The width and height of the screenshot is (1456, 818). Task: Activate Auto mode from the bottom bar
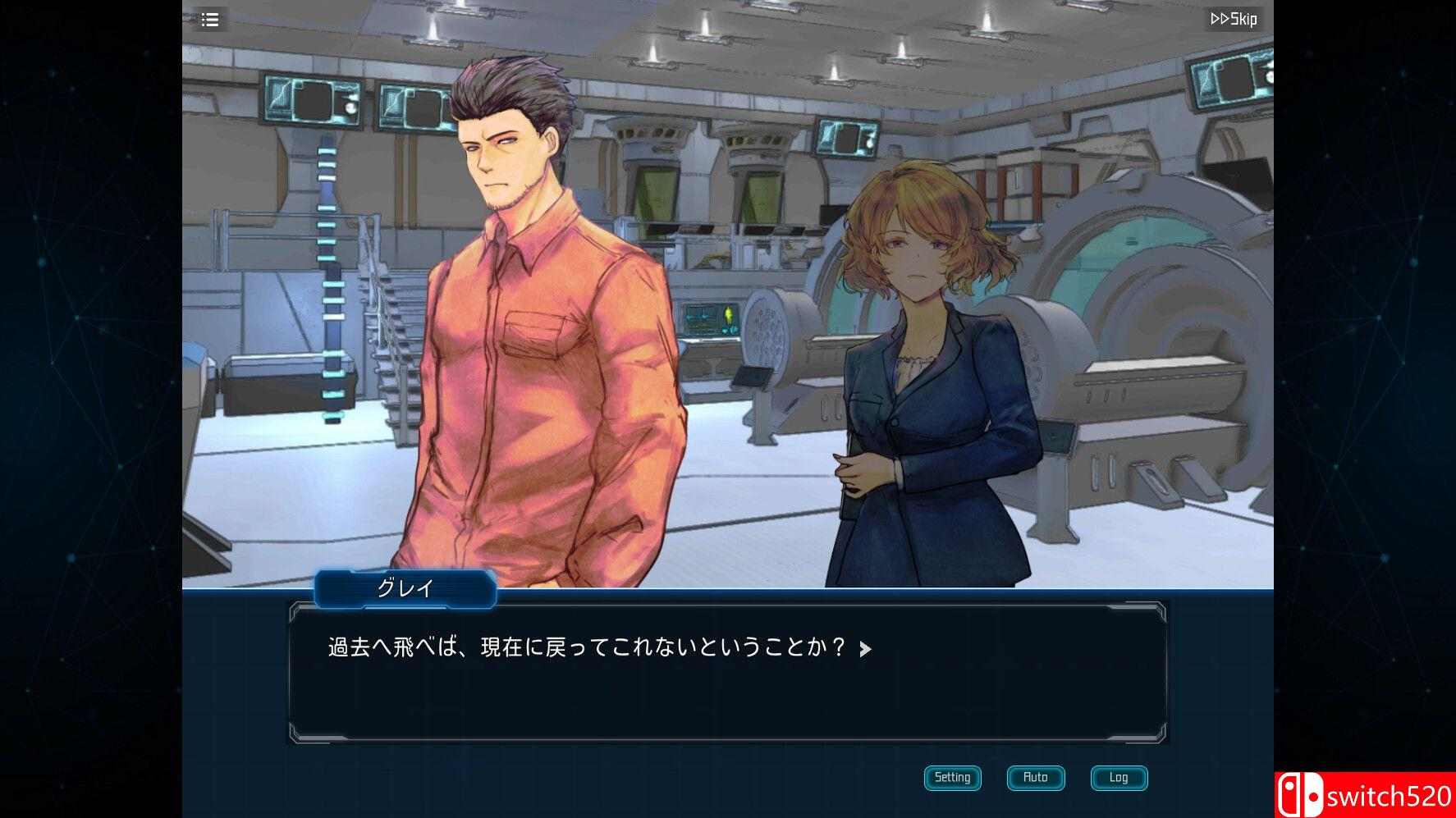click(1035, 778)
